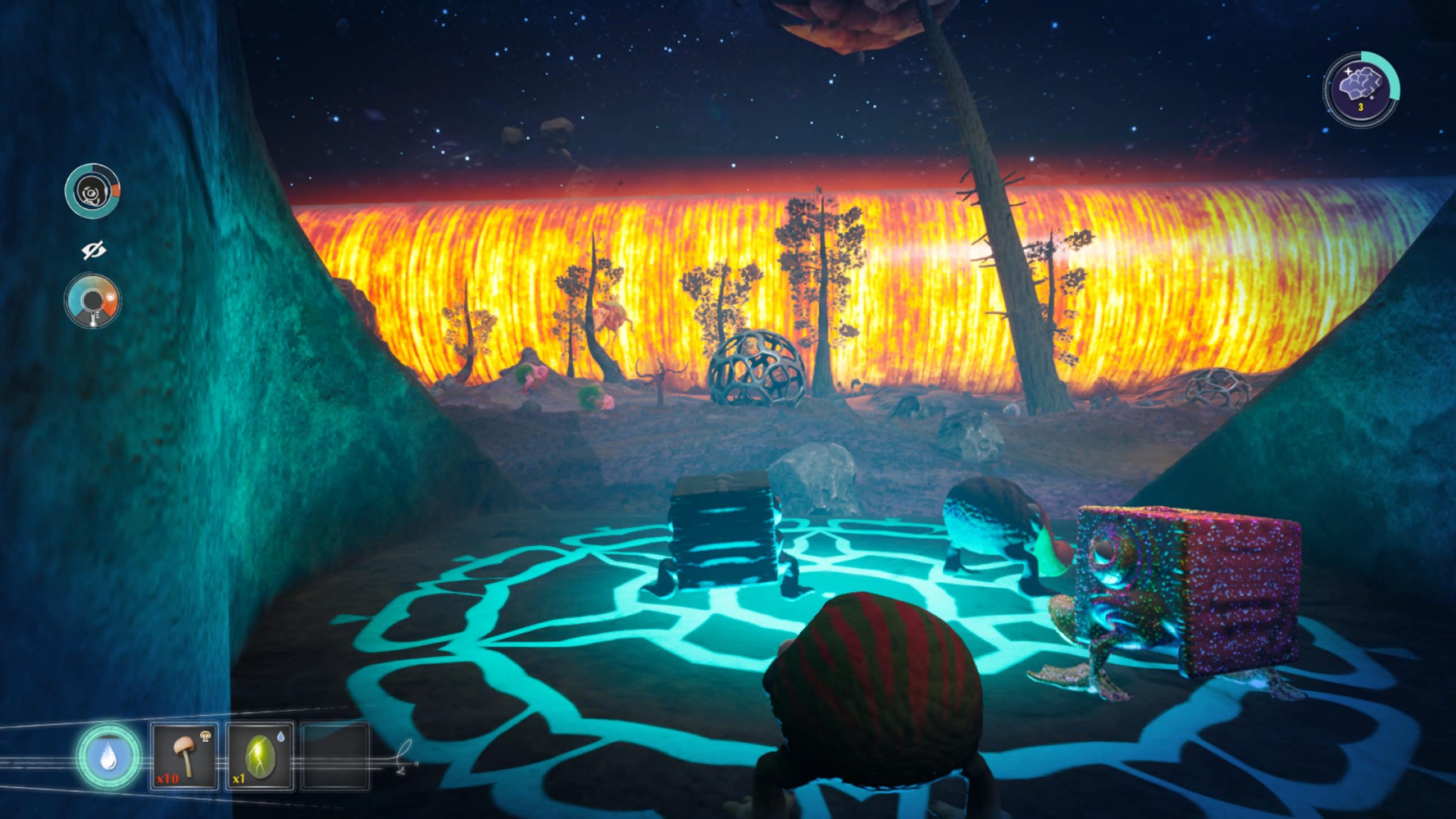Select the water droplet ability icon
The image size is (1456, 819).
click(x=108, y=756)
